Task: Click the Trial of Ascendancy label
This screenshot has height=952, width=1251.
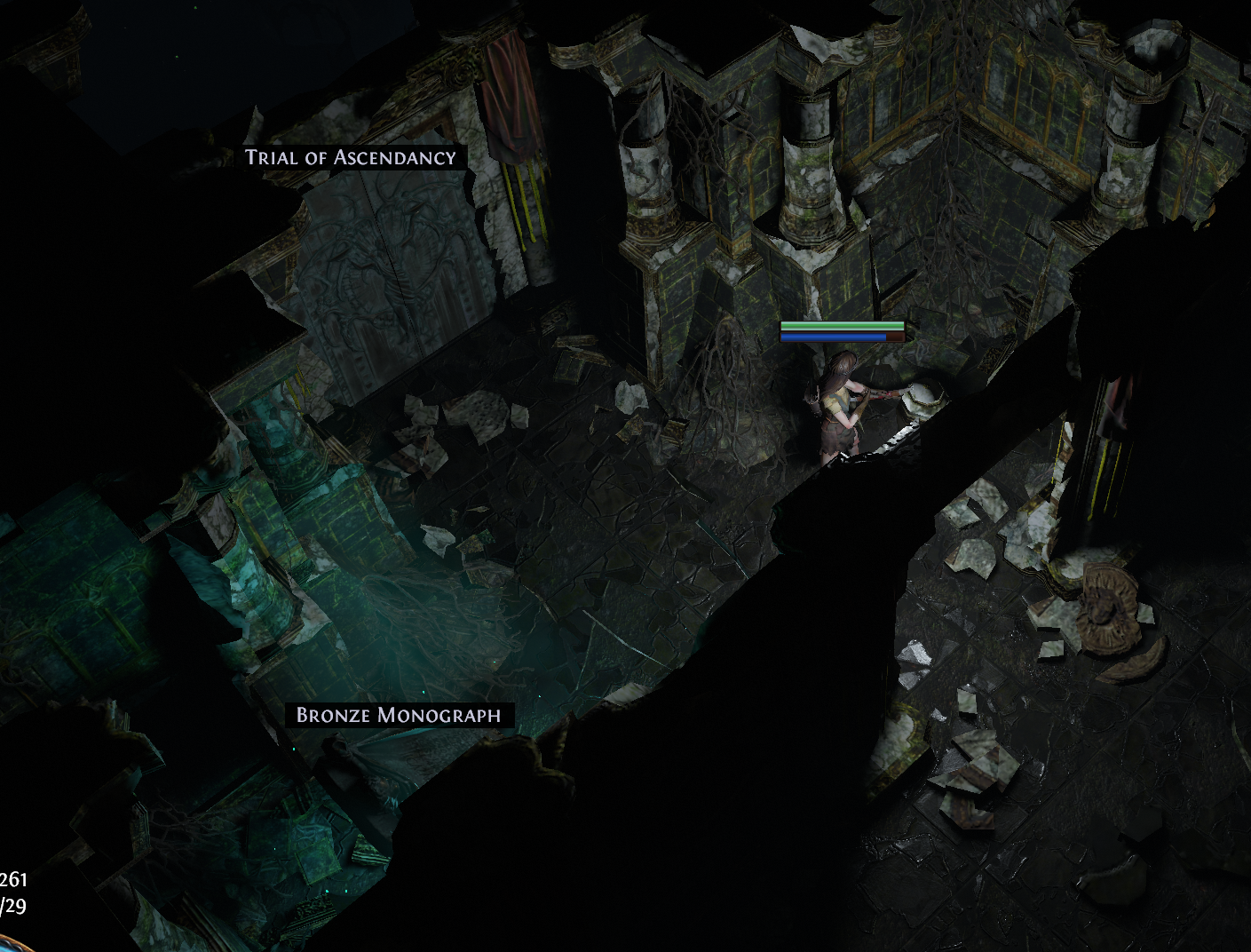Action: 351,158
